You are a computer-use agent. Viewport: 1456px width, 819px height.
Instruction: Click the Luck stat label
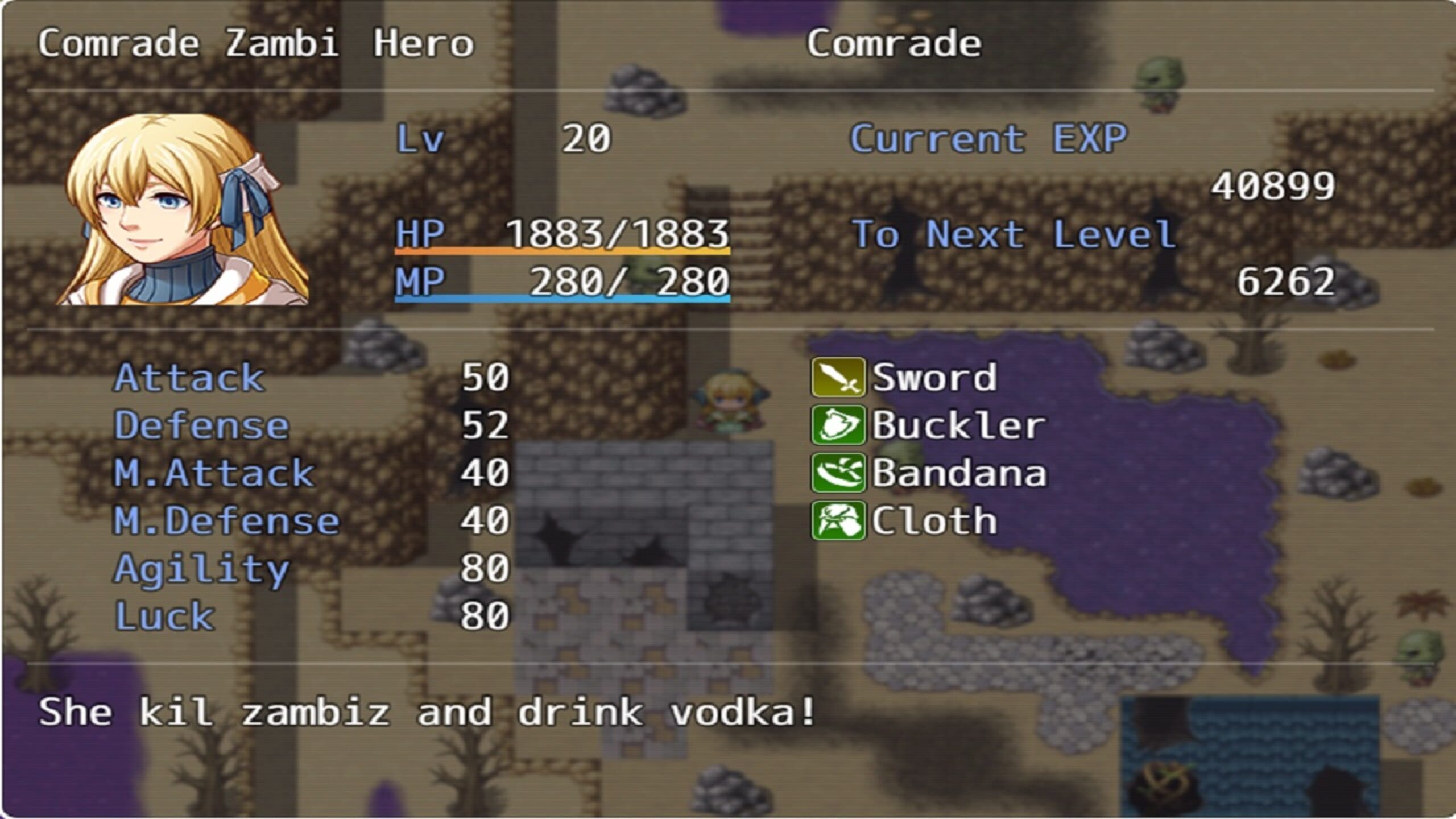click(x=165, y=616)
